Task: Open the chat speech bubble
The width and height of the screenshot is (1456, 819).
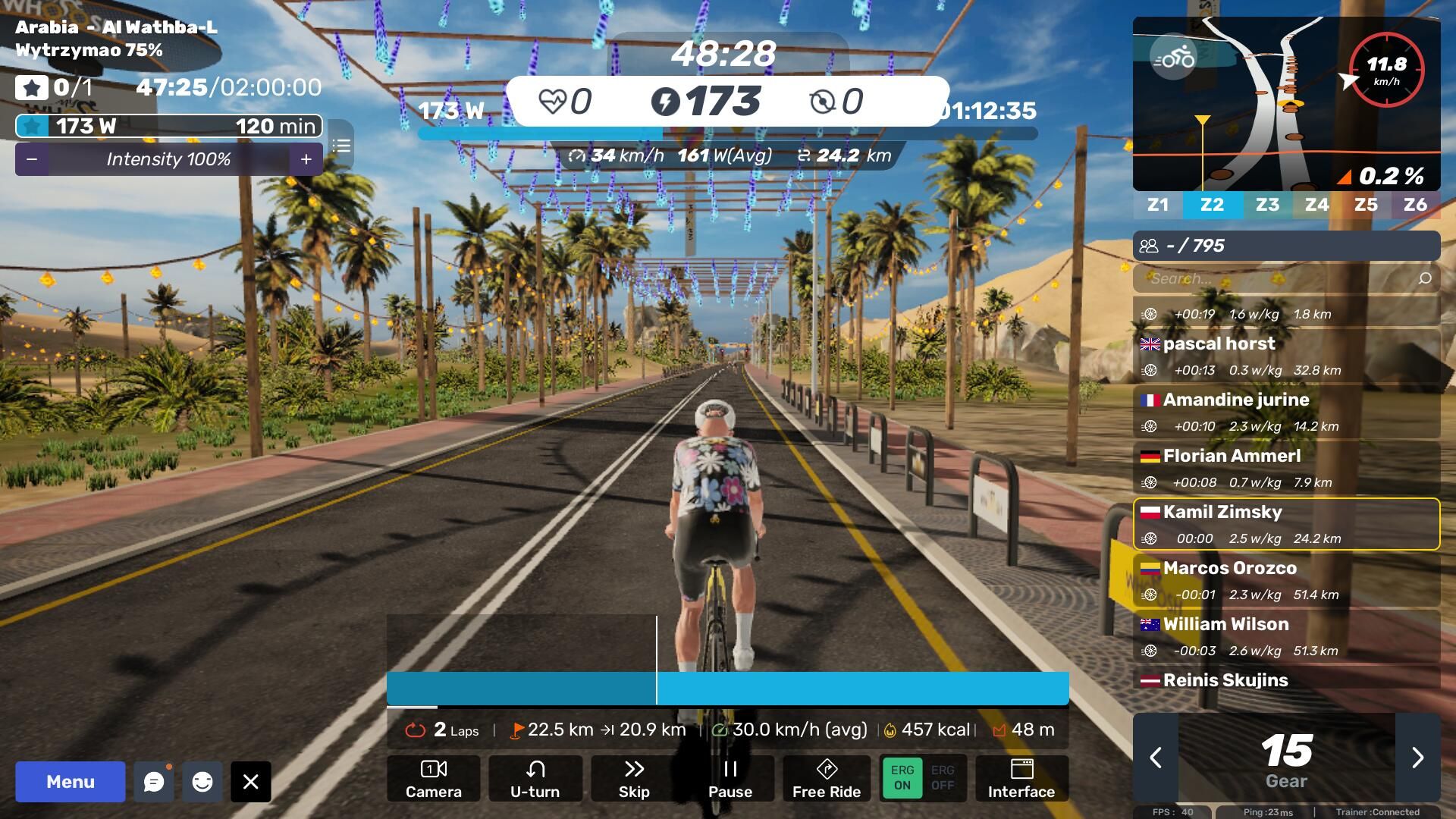Action: click(154, 782)
